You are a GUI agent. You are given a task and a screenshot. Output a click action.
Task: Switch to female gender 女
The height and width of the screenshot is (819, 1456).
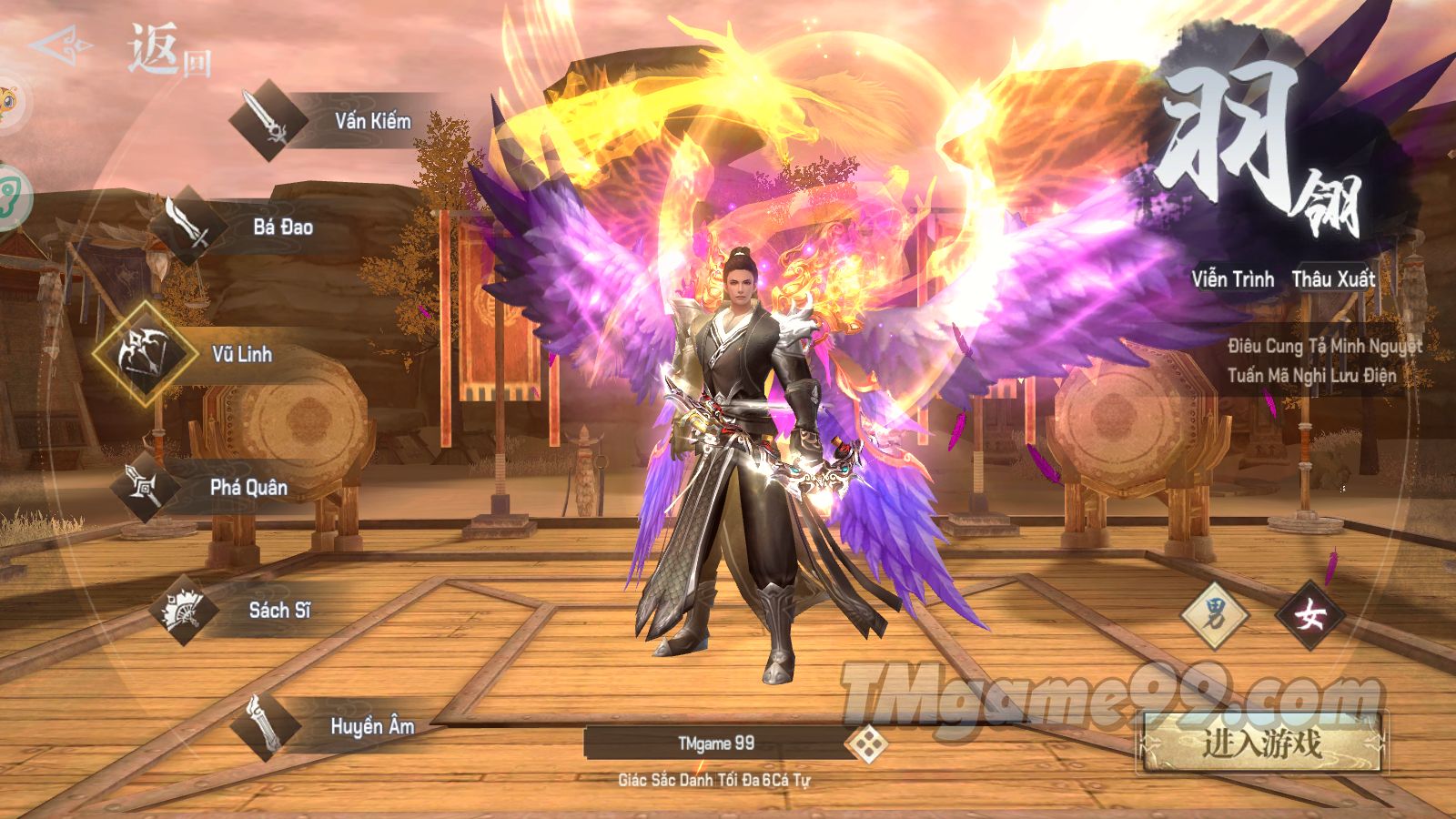coord(1309,618)
